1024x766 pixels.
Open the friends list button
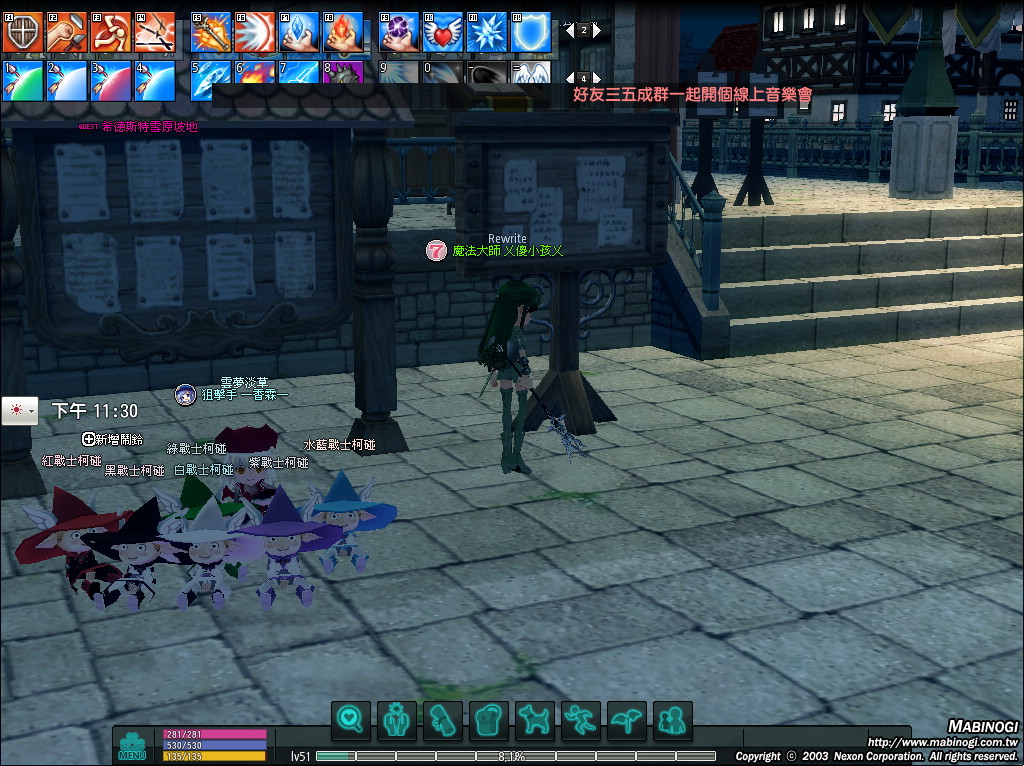[673, 720]
